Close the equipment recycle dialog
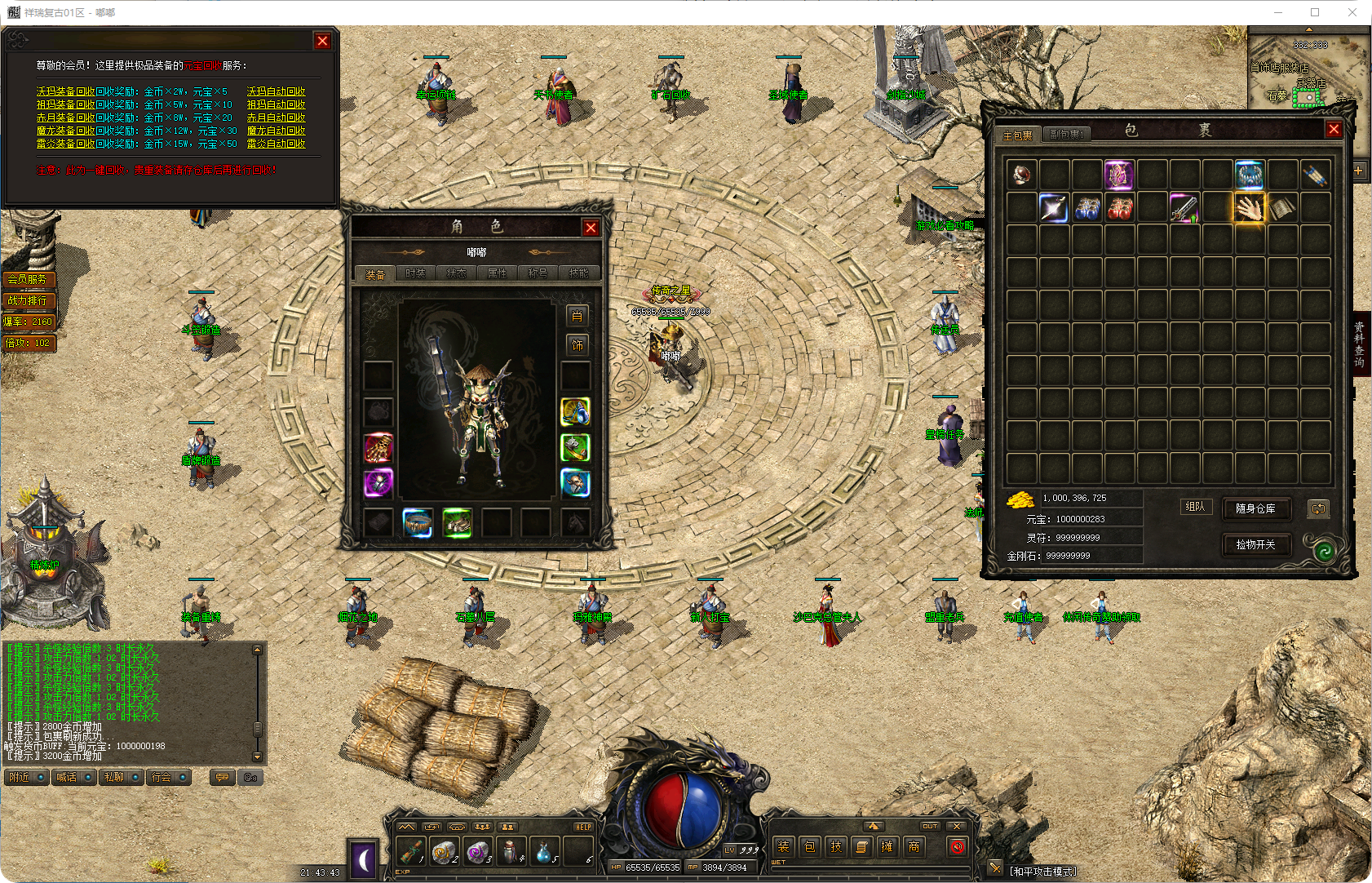The image size is (1372, 883). pos(322,41)
